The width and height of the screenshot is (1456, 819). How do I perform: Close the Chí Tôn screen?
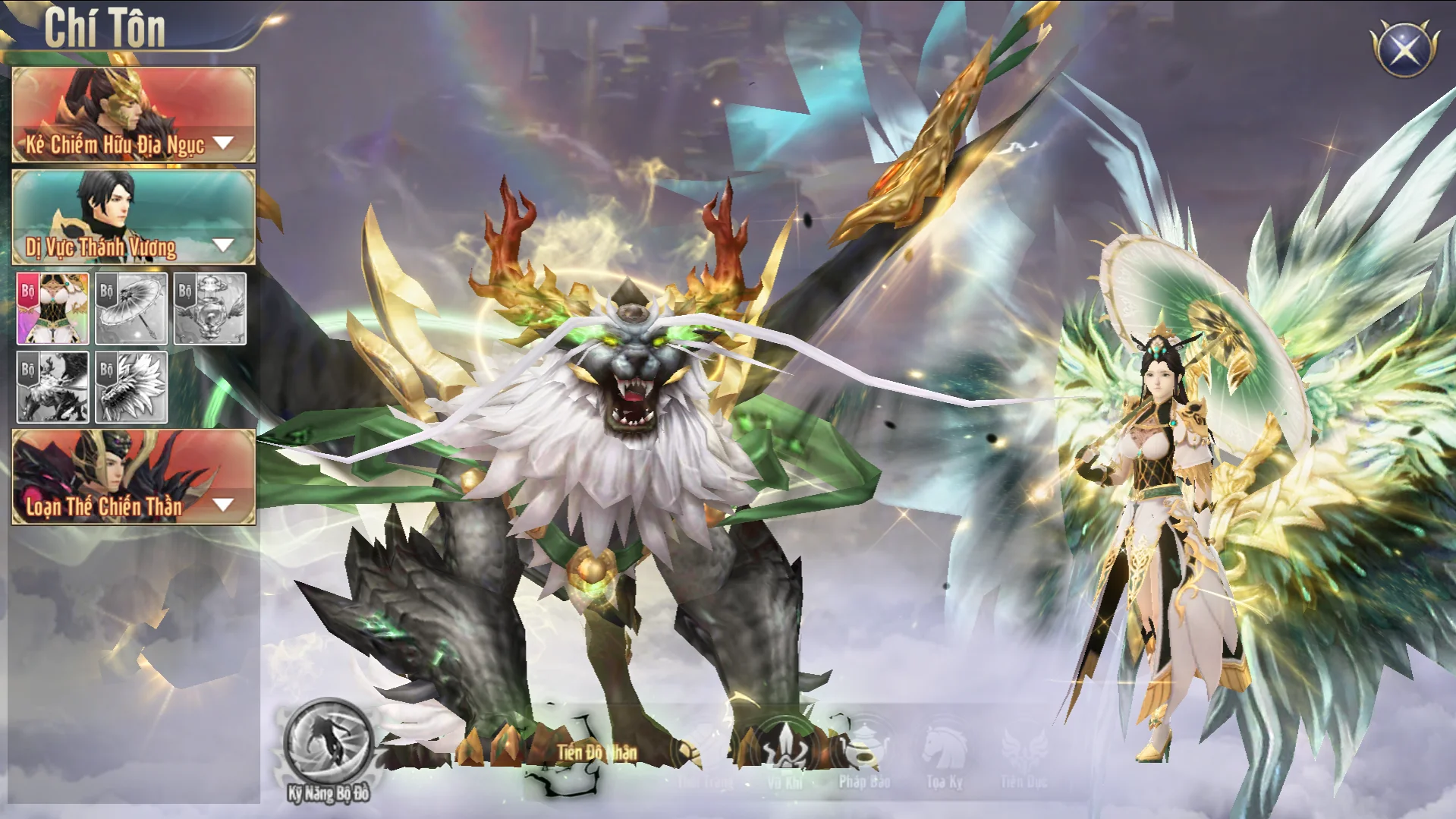(x=1404, y=49)
